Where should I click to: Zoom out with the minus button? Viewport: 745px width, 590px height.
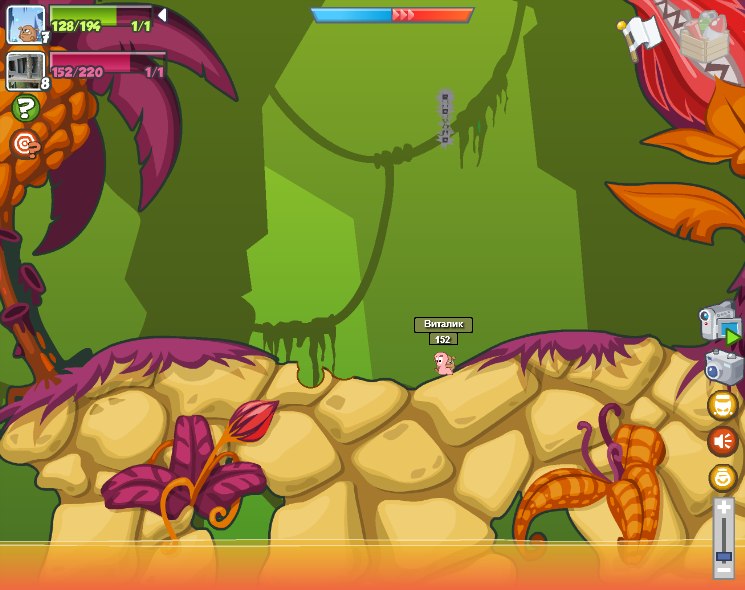click(x=723, y=570)
